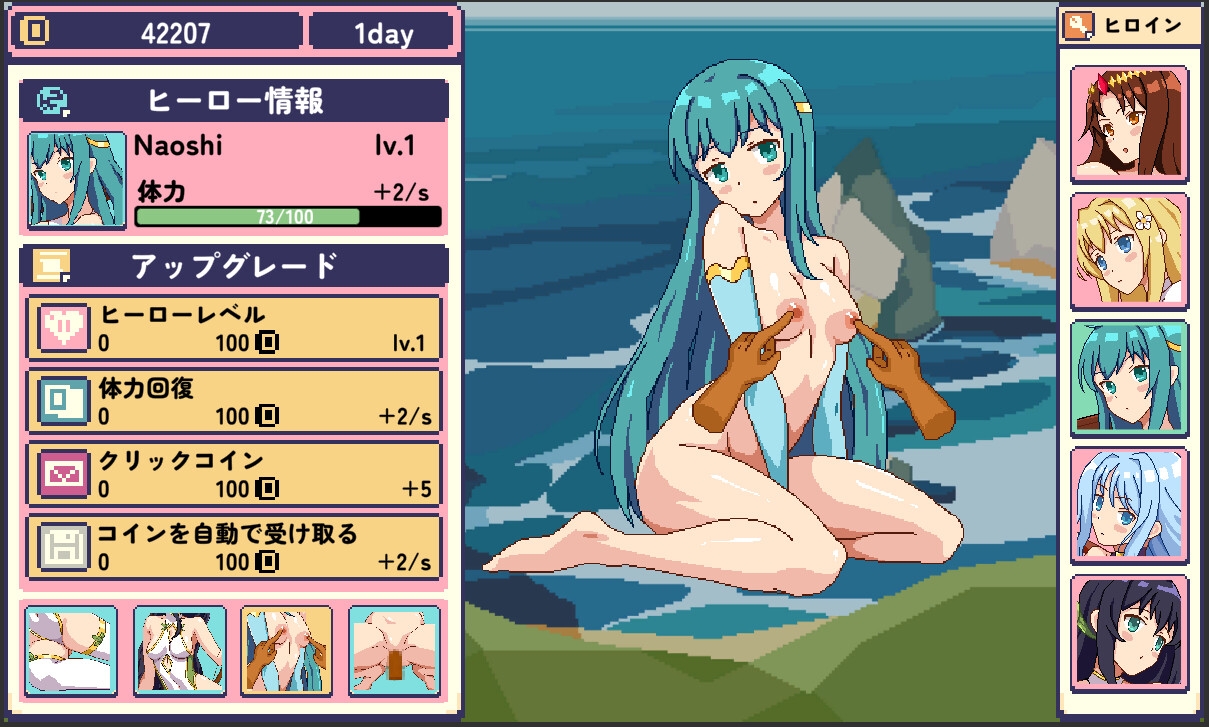This screenshot has width=1209, height=727.
Task: Open the white dress scene thumbnail
Action: click(179, 650)
